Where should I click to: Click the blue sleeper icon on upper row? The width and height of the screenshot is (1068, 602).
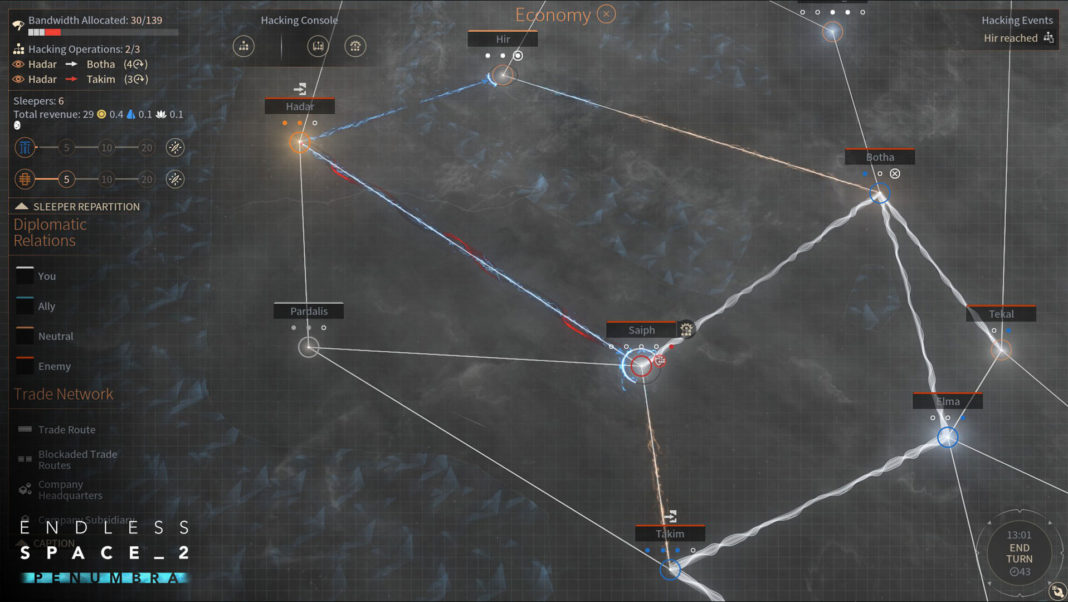pyautogui.click(x=25, y=148)
